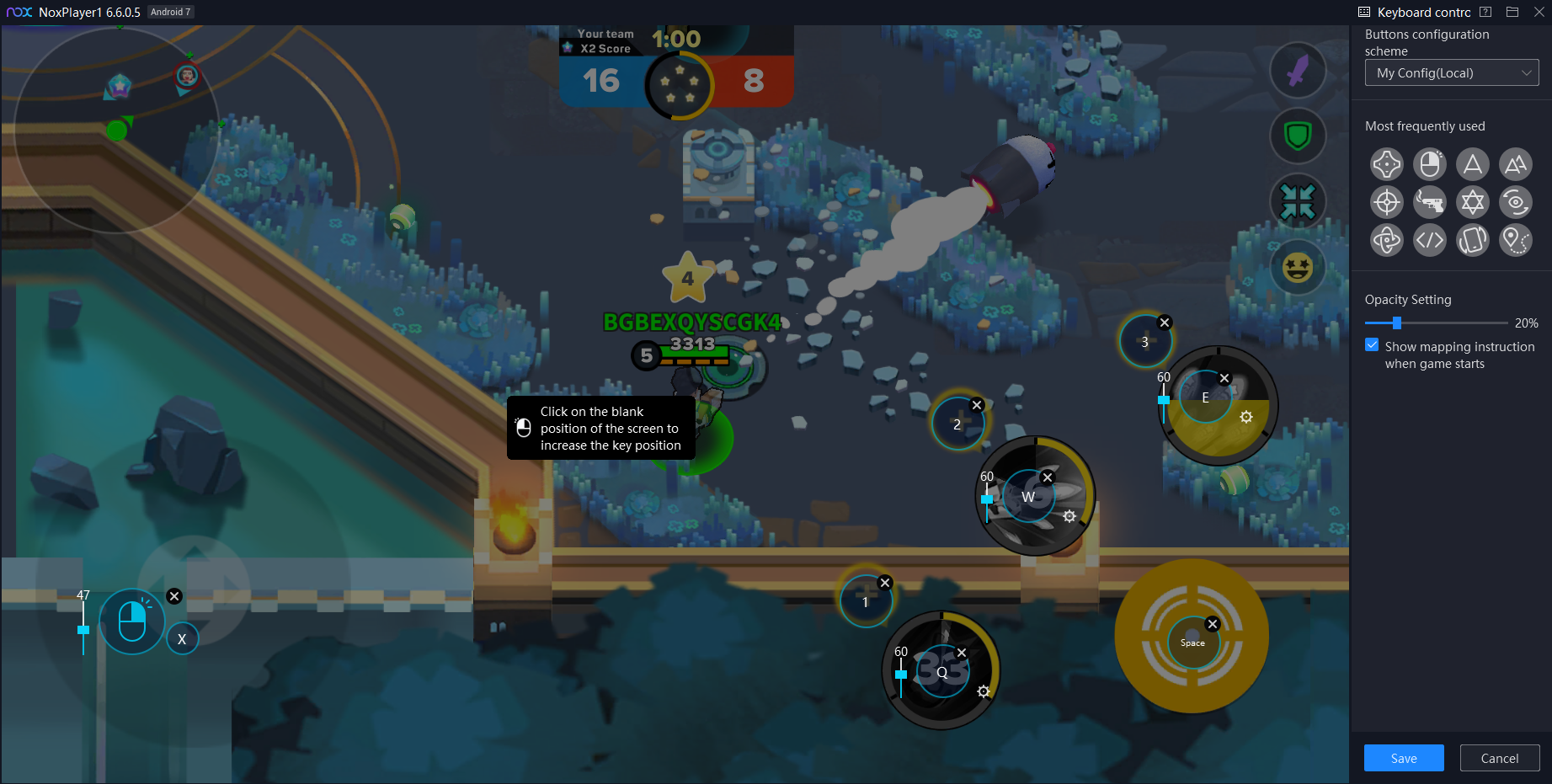Click the opacity setting slider handle
The width and height of the screenshot is (1552, 784).
[x=1397, y=323]
